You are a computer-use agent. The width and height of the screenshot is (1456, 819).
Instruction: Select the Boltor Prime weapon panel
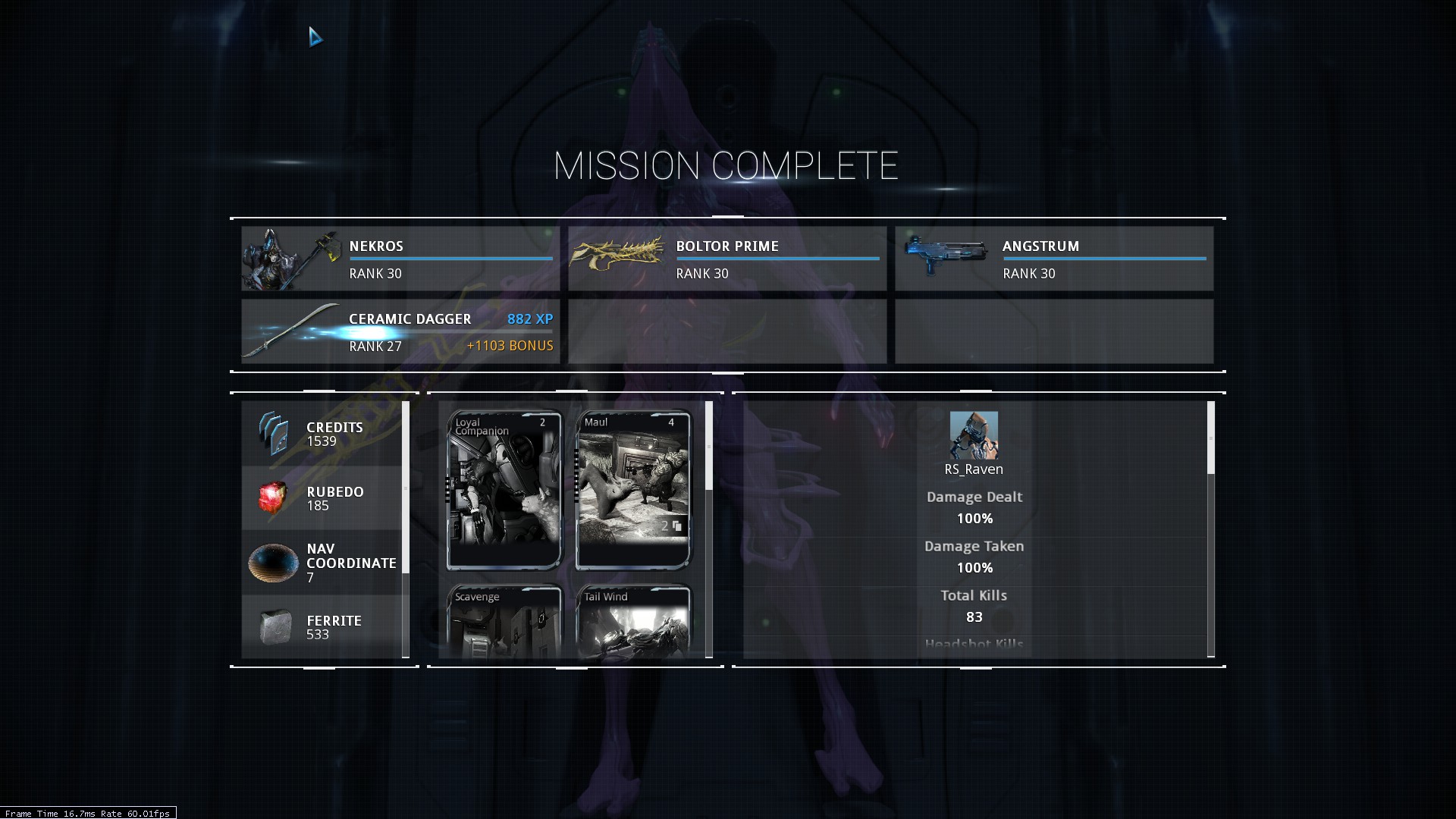point(726,259)
